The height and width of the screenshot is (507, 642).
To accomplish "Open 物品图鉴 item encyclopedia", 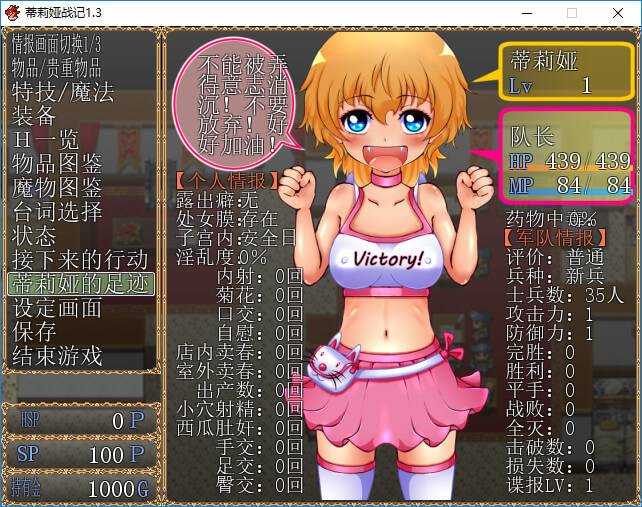I will coord(57,164).
